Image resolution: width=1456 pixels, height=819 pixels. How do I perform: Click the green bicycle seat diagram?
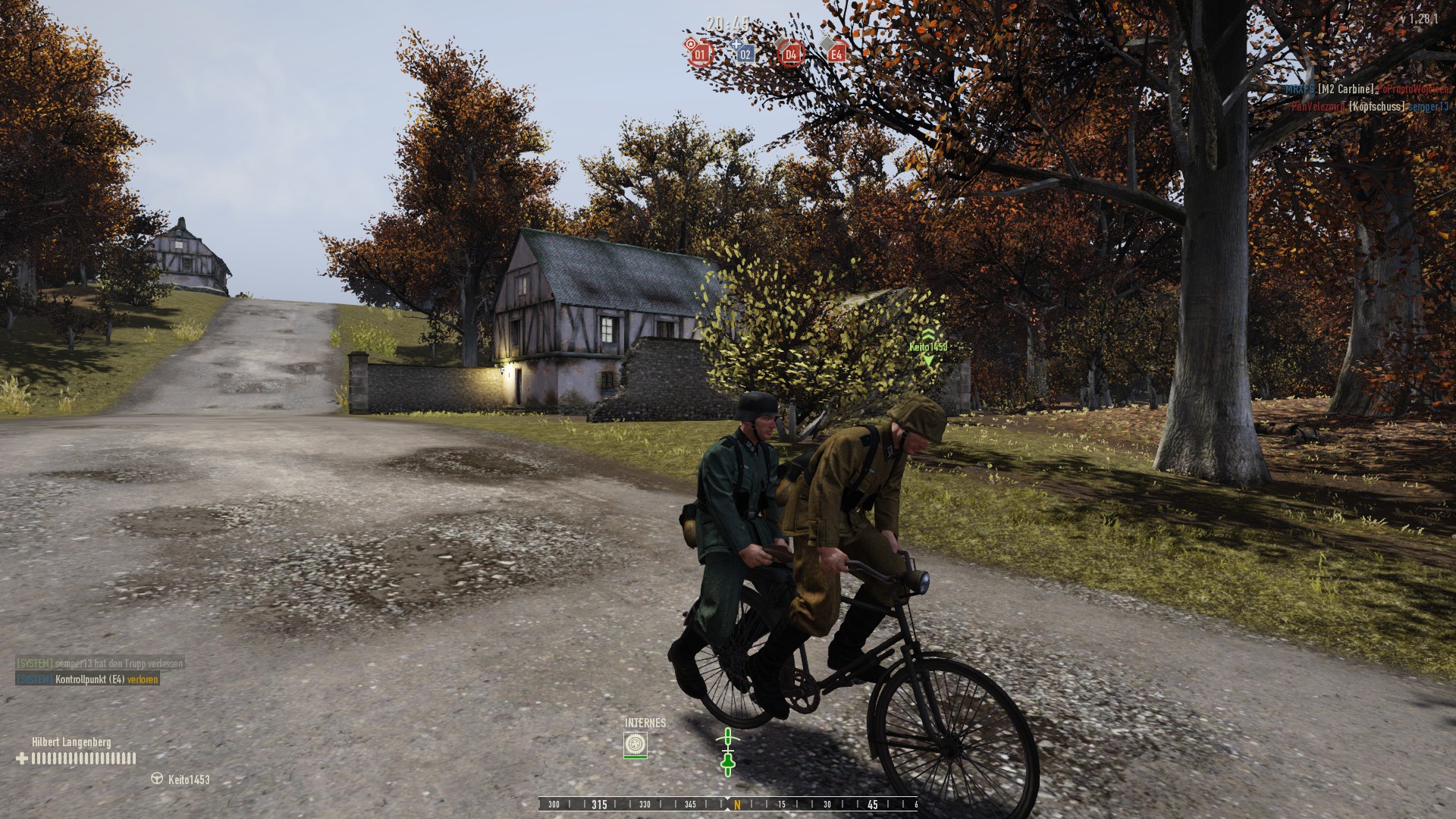click(x=728, y=752)
